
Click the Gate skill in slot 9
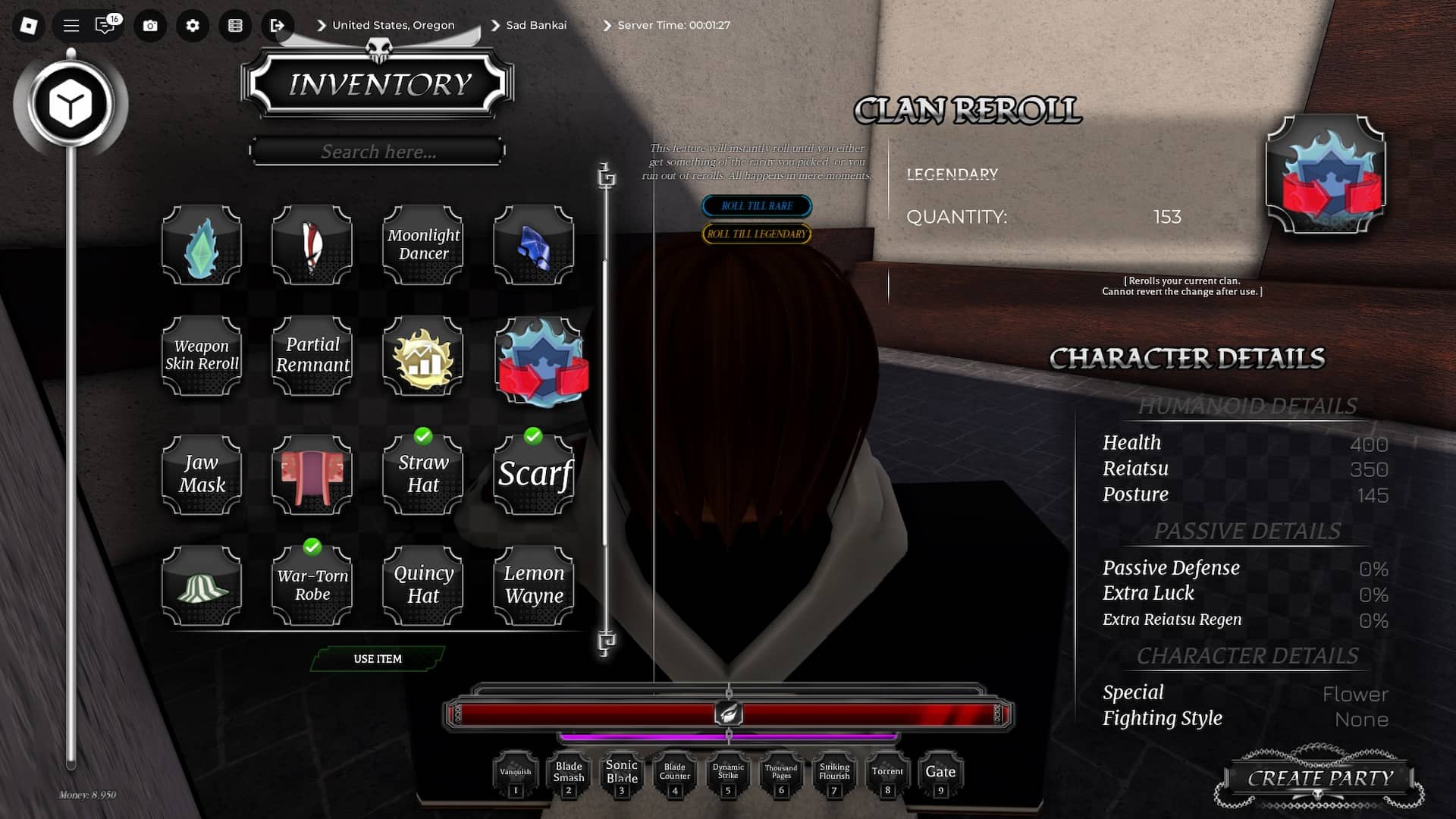tap(940, 771)
